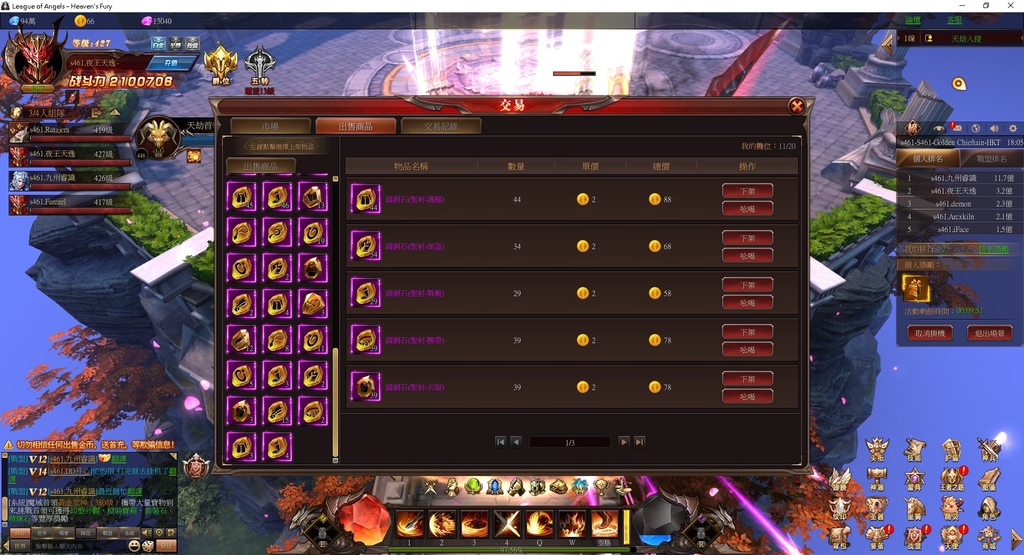This screenshot has height=555, width=1024.
Task: Toggle the sound speaker icon
Action: (993, 128)
